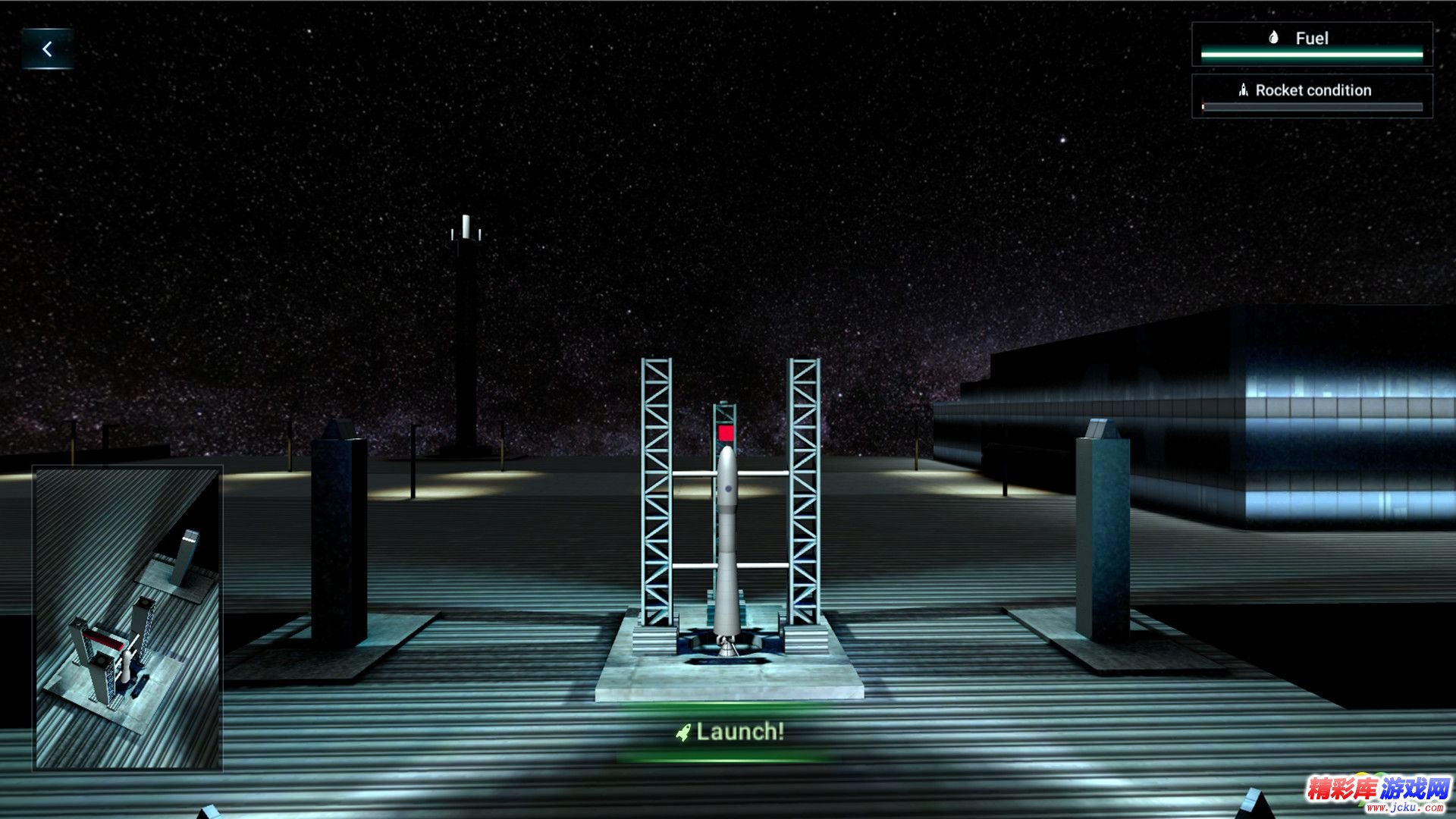The image size is (1456, 819).
Task: Click the back arrow button
Action: [x=47, y=49]
